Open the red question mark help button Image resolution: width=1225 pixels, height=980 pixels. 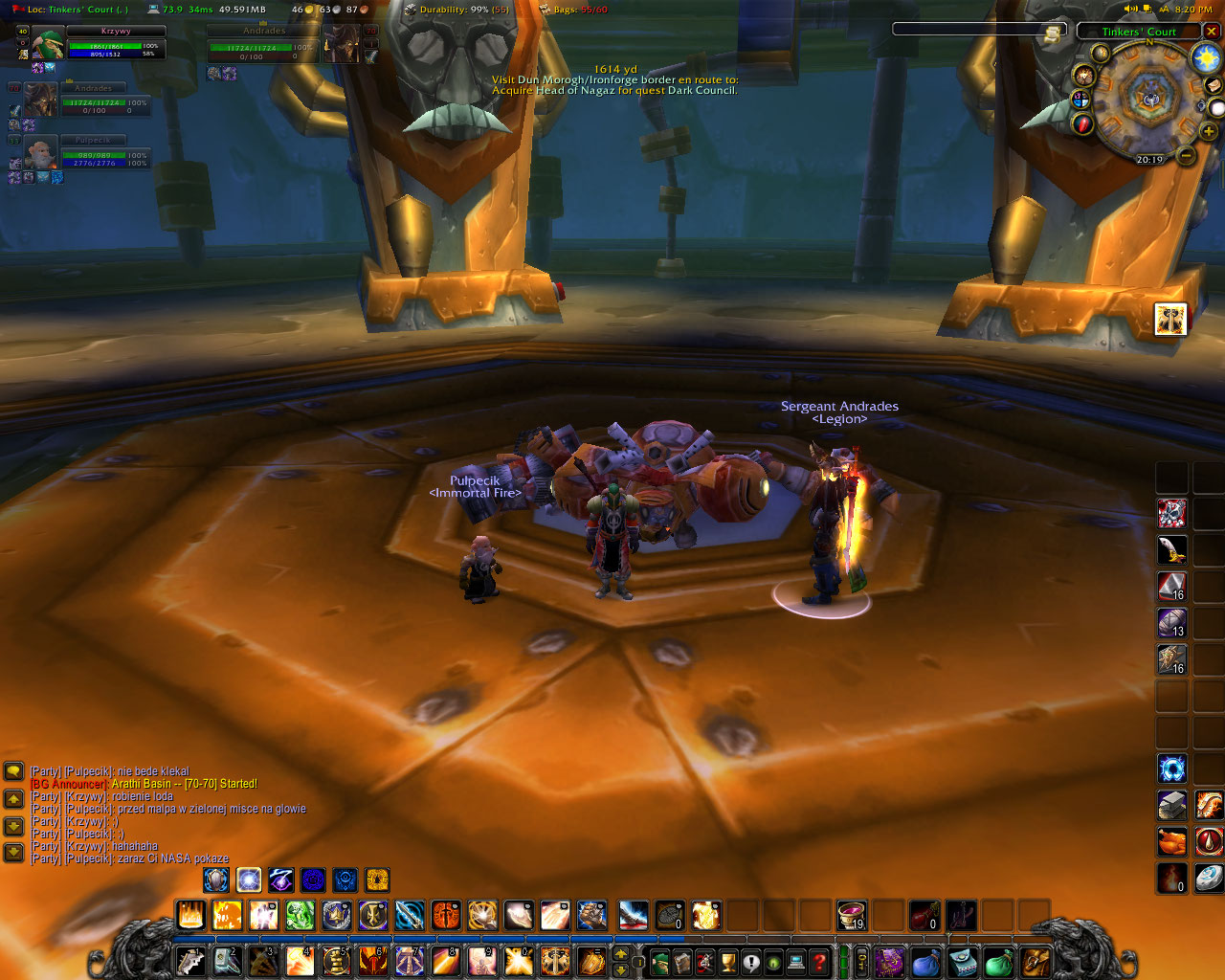coord(819,961)
